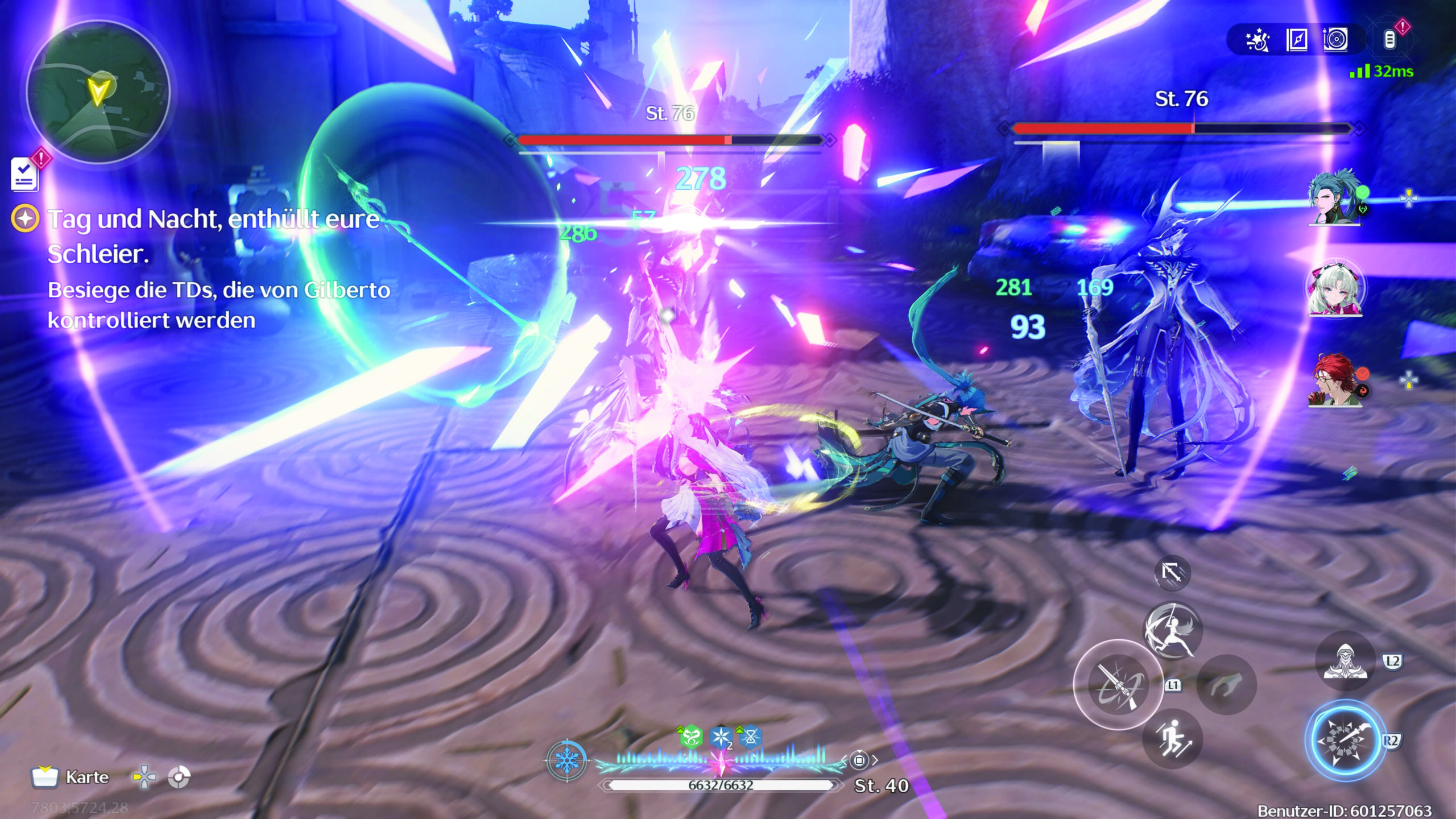Activate the sword-spinning resonance skill
The height and width of the screenshot is (819, 1456).
pyautogui.click(x=1172, y=630)
